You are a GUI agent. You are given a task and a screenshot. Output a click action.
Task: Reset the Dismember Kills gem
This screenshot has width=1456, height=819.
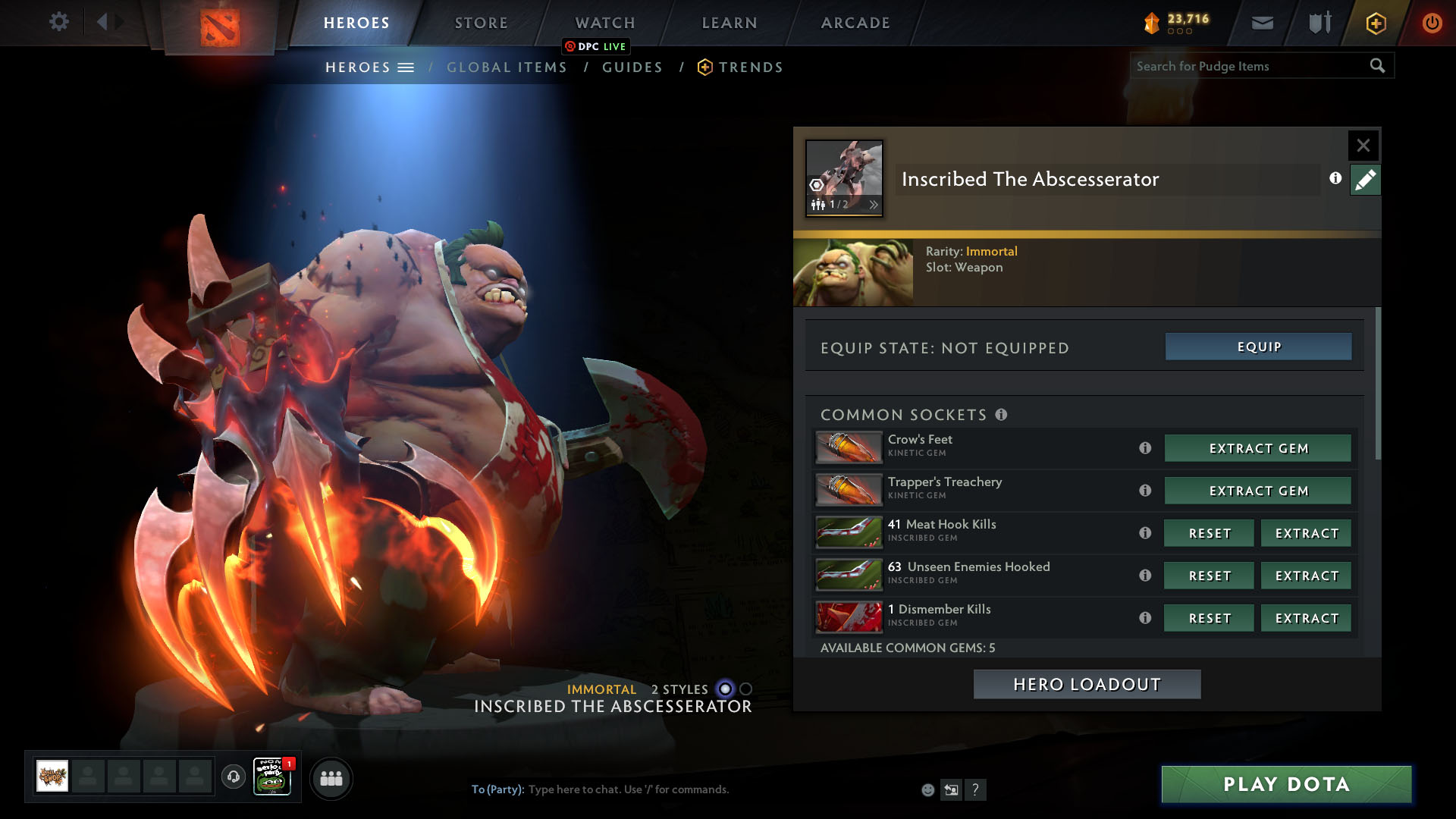click(x=1210, y=618)
